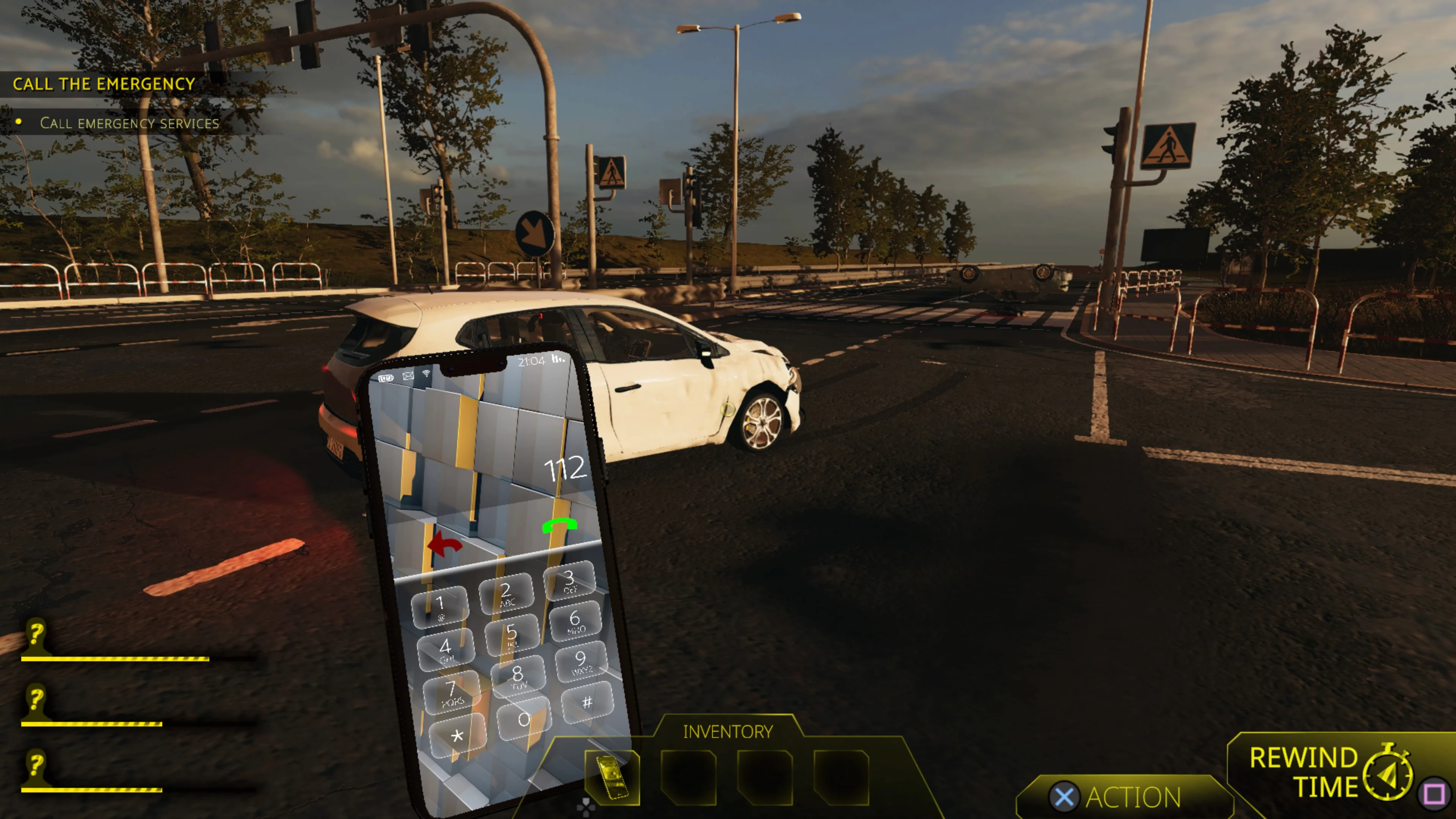This screenshot has width=1456, height=819.
Task: Click the Call emergency services objective text
Action: tap(129, 123)
